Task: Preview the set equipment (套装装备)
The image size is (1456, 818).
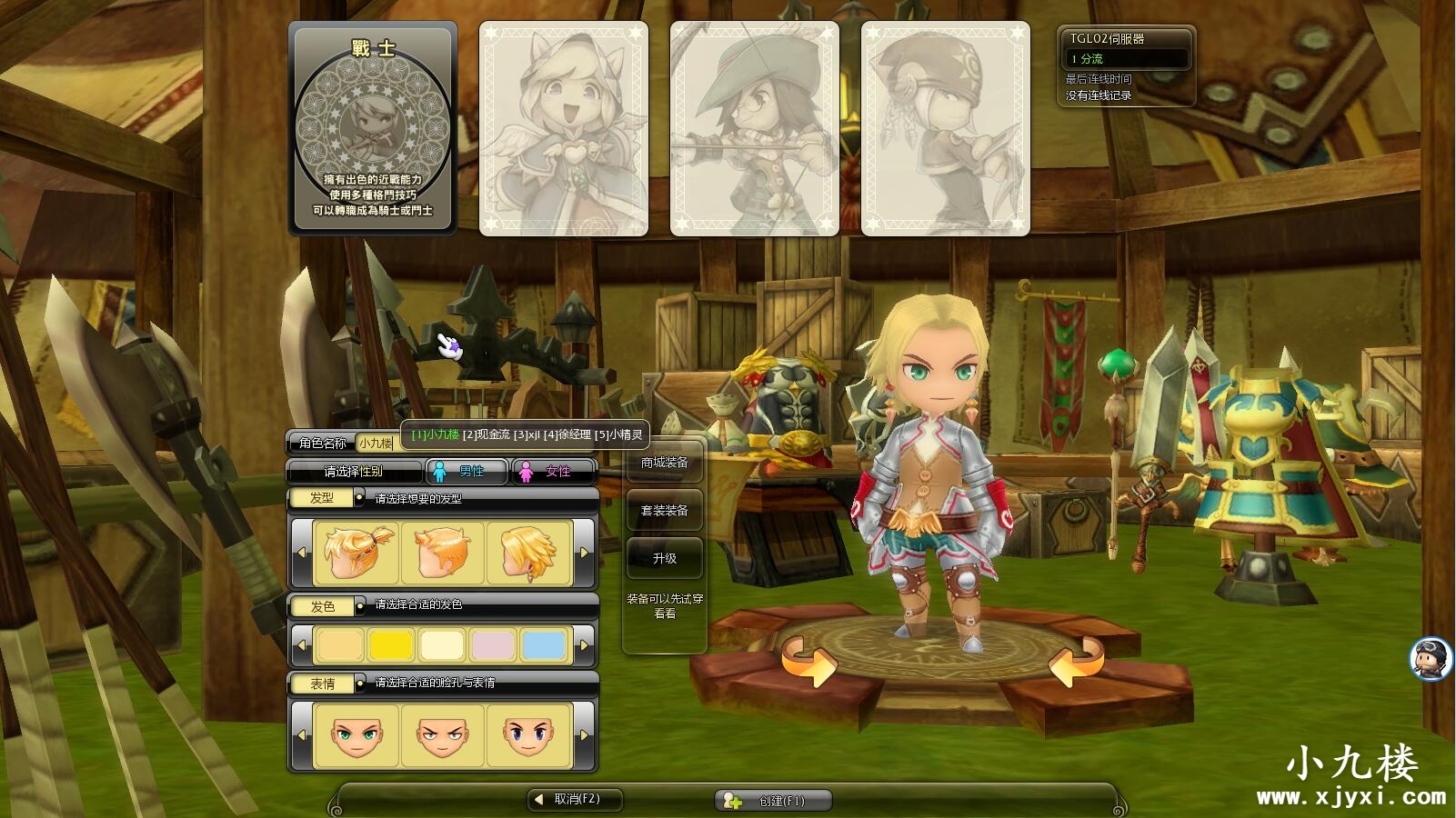Action: (664, 511)
